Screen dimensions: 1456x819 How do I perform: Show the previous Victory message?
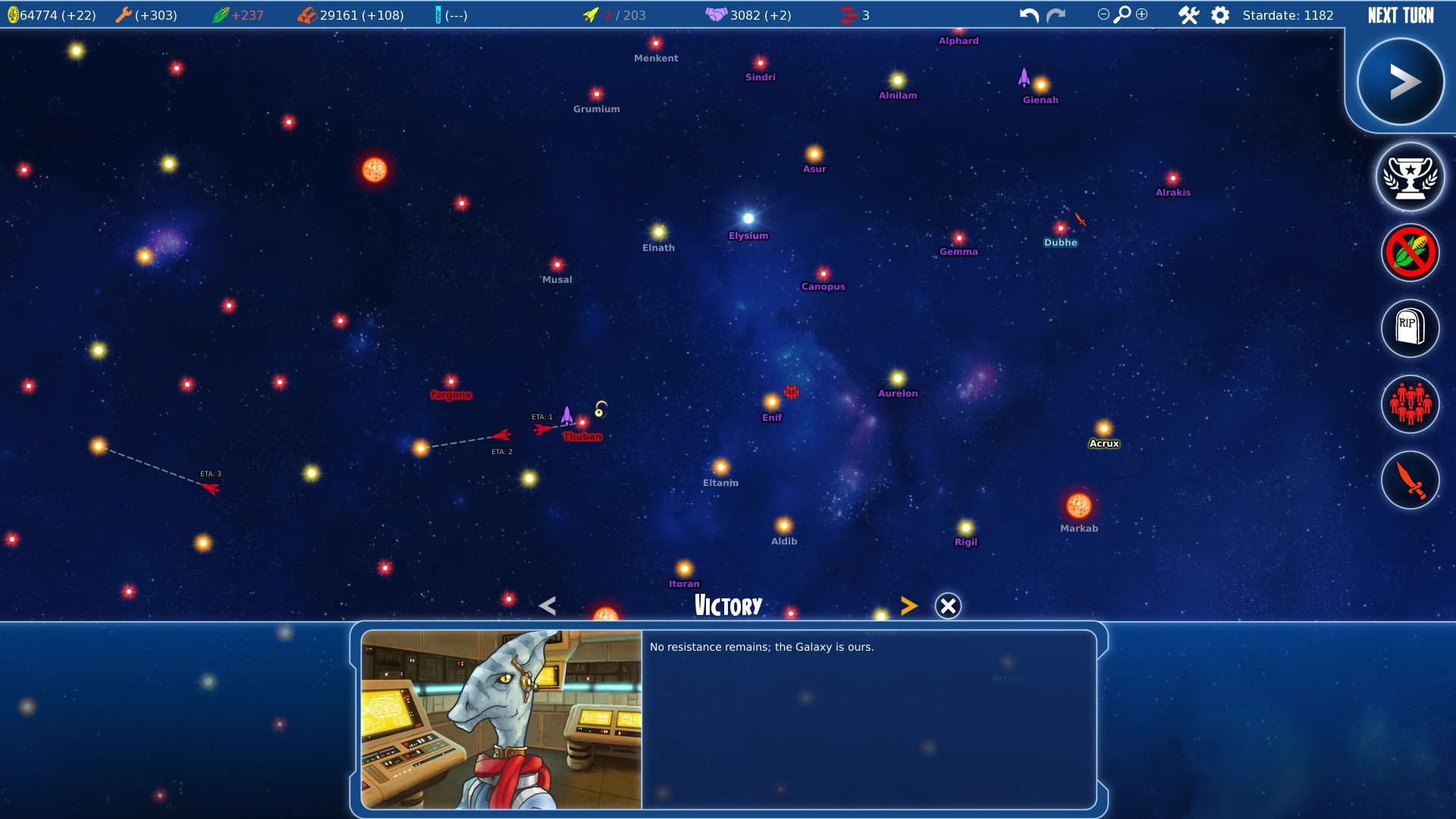tap(548, 606)
